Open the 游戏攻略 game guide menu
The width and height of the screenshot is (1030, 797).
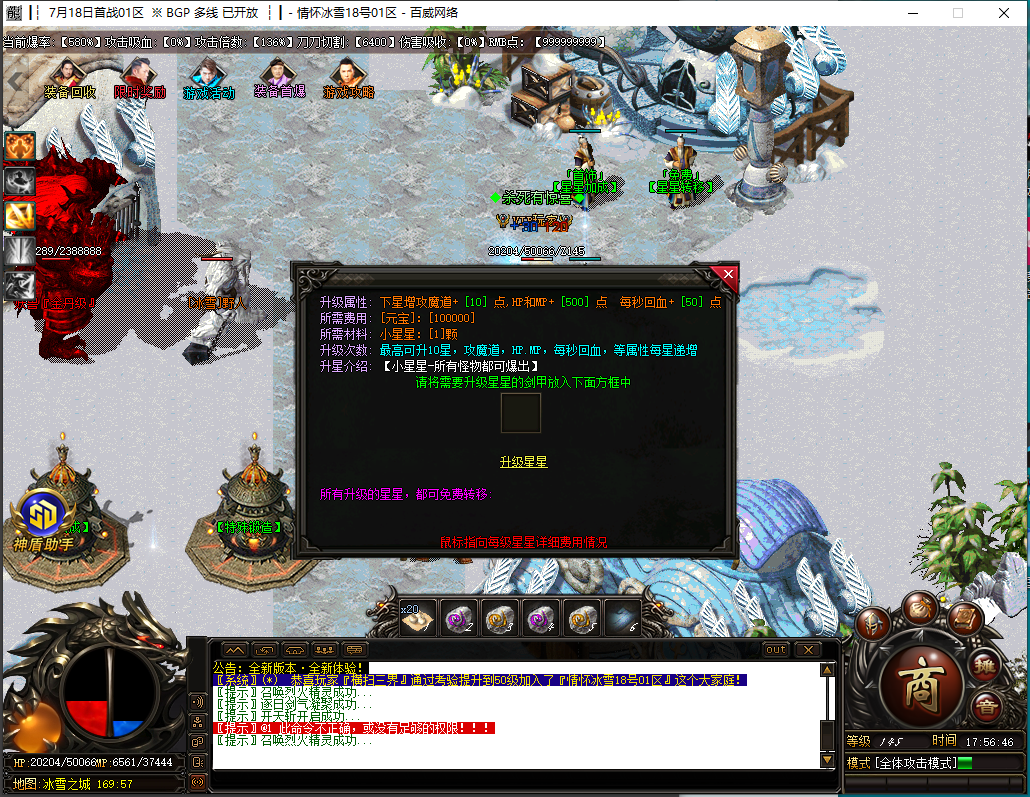click(x=348, y=80)
